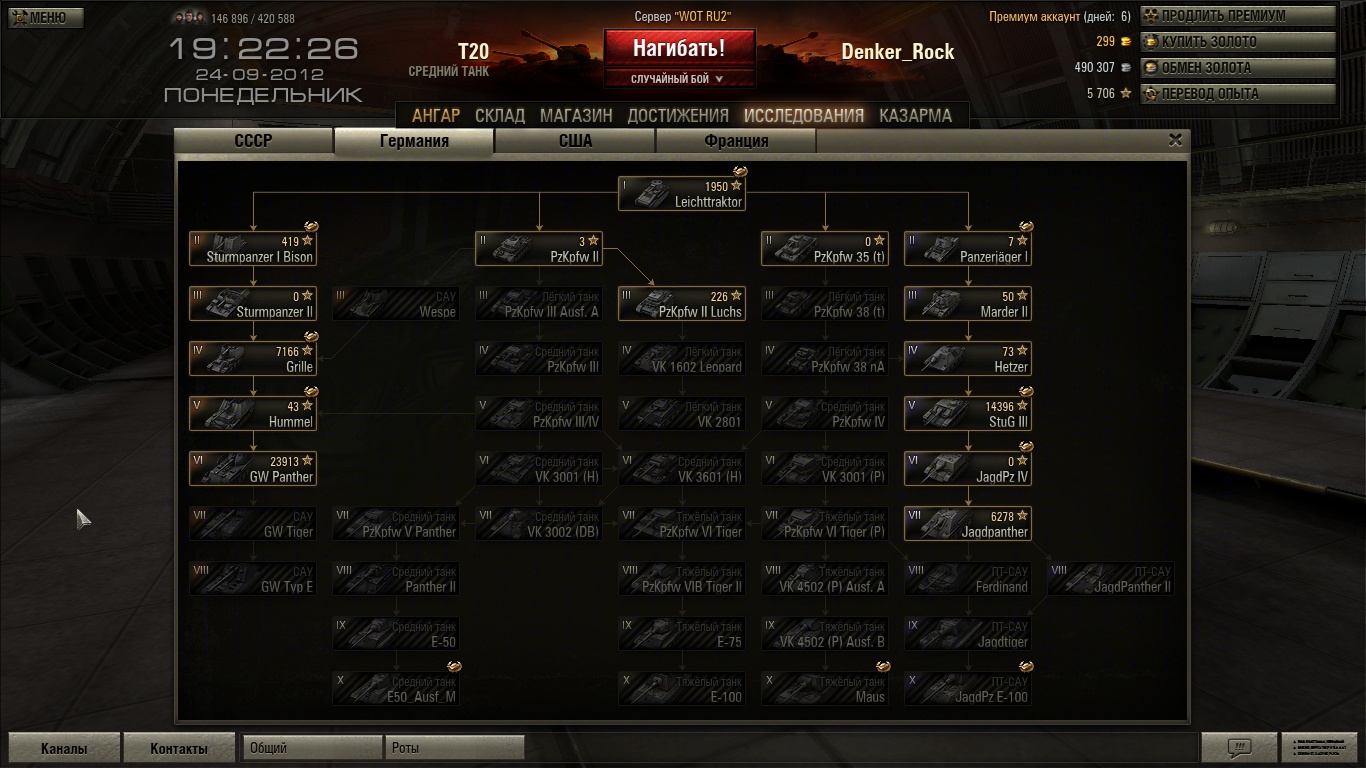The height and width of the screenshot is (768, 1366).
Task: Open the Контакты list
Action: point(179,748)
